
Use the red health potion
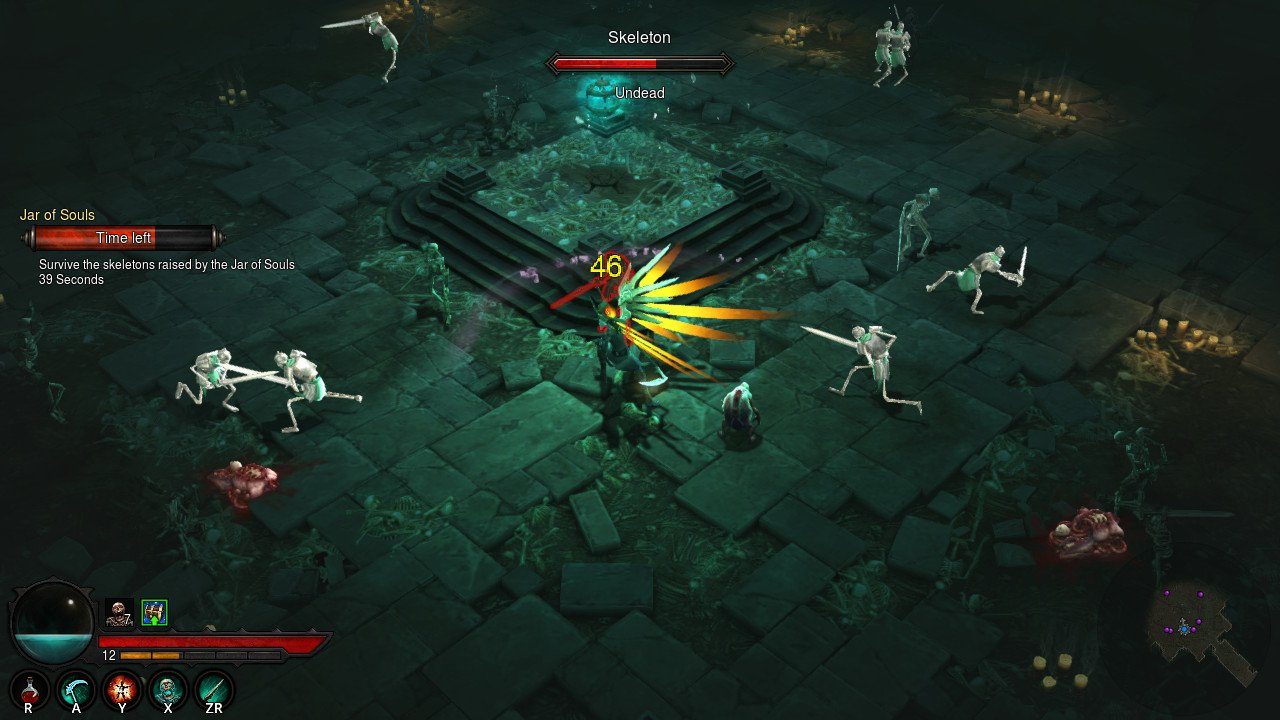tap(29, 689)
